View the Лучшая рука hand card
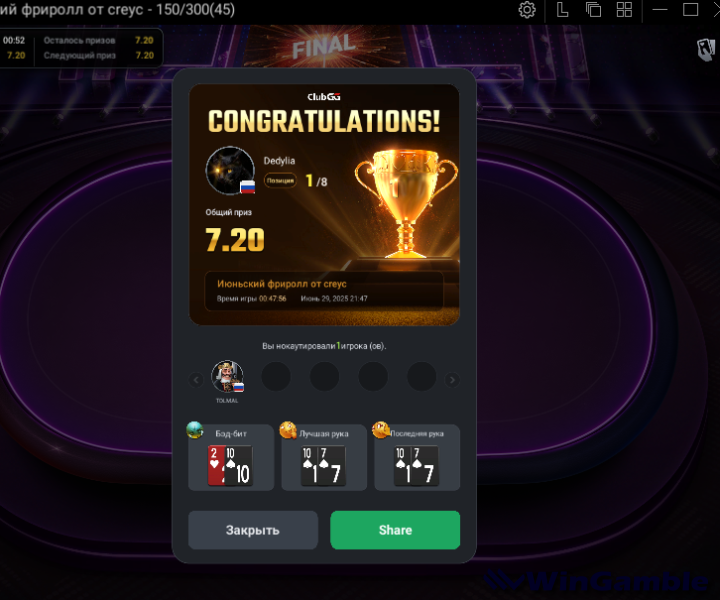Image resolution: width=720 pixels, height=600 pixels. [x=323, y=458]
